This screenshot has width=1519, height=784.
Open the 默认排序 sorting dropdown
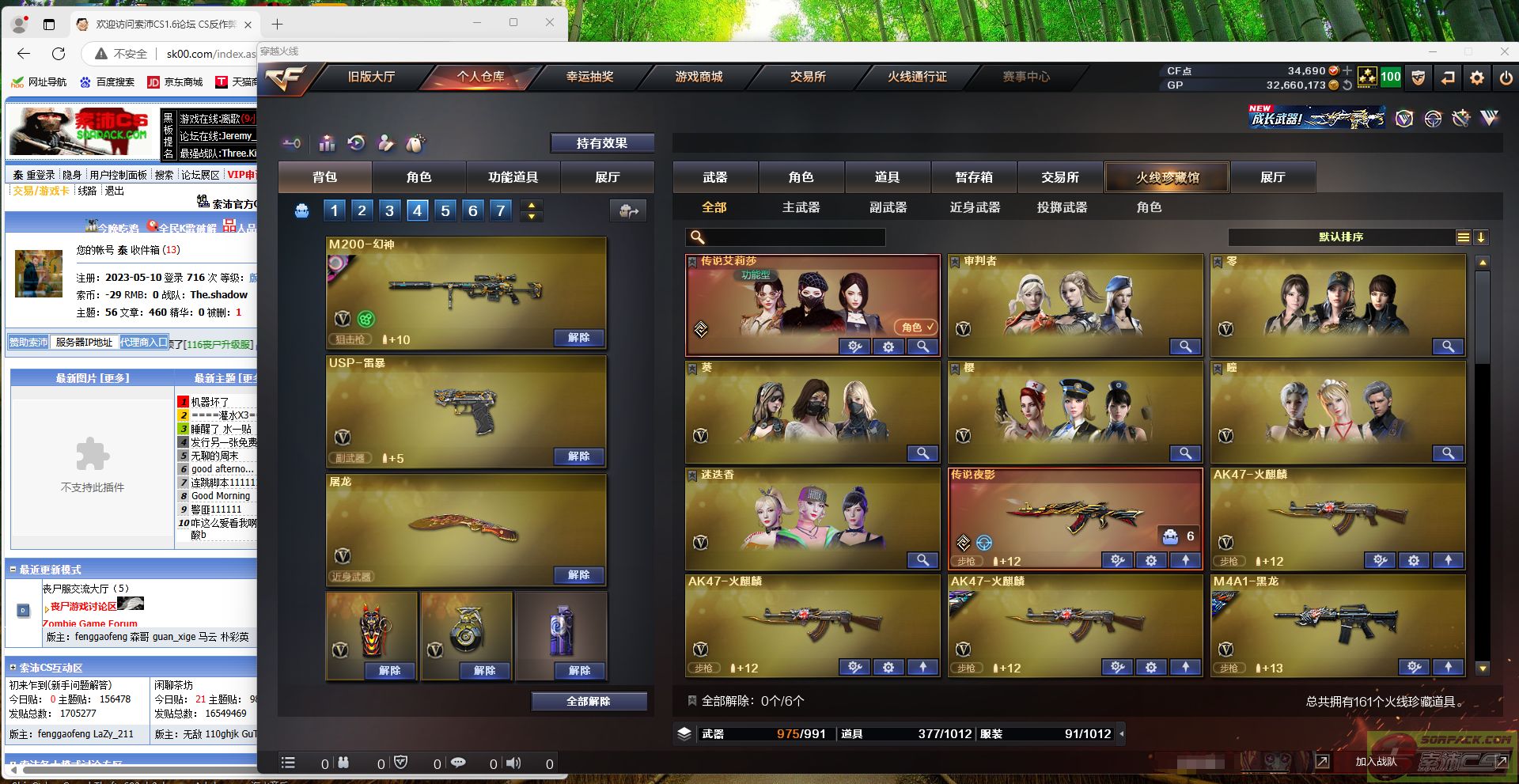[1341, 236]
